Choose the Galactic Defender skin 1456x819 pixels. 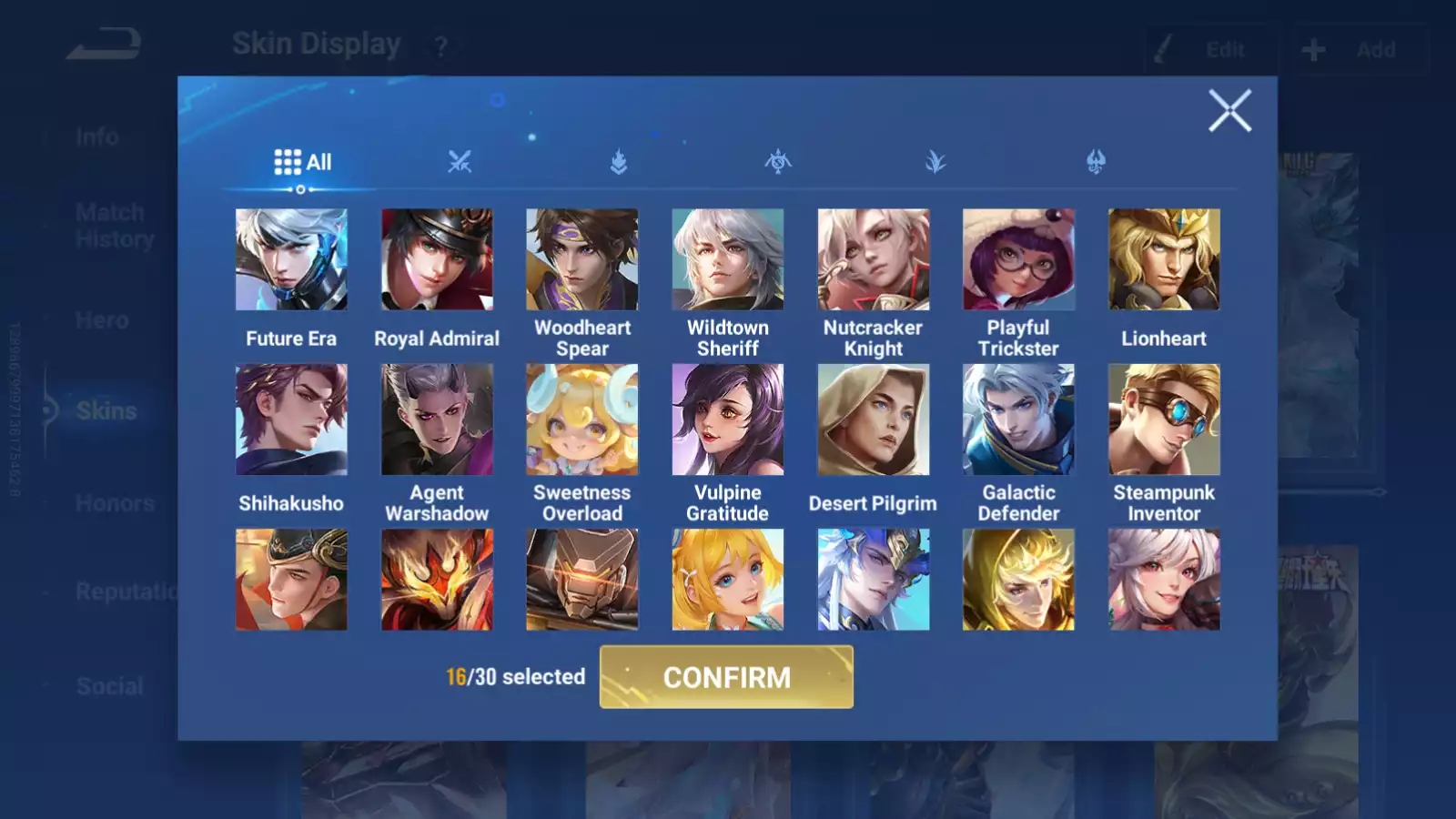coord(1018,420)
